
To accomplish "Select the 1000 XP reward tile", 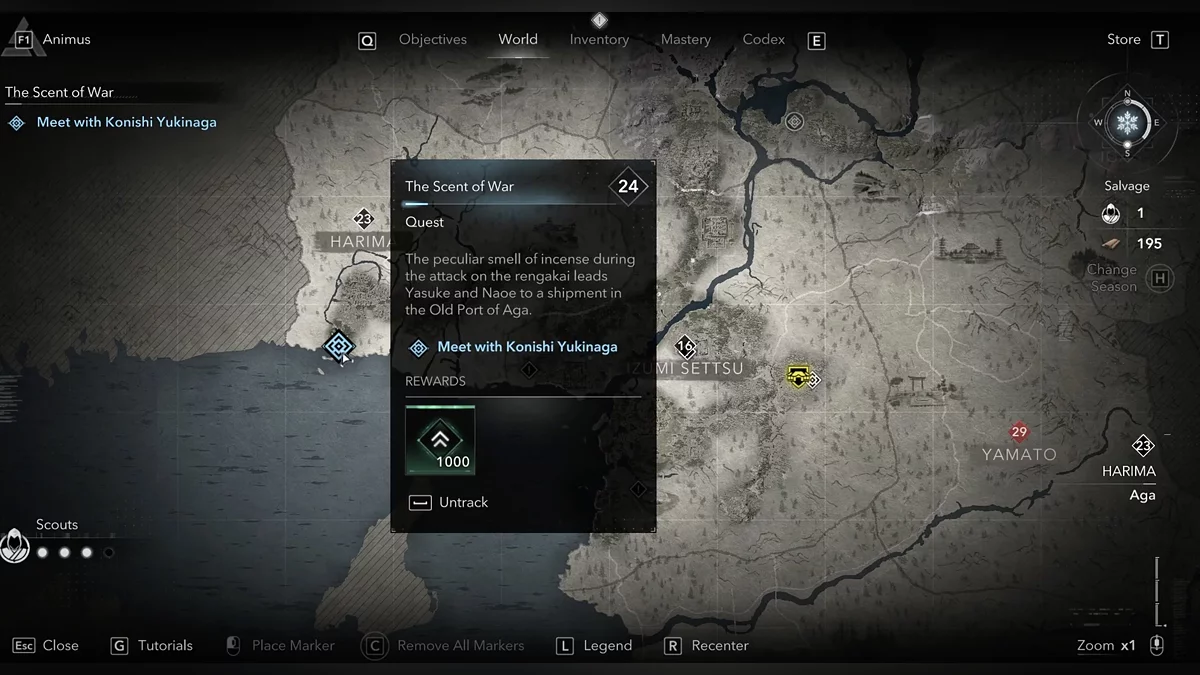I will pyautogui.click(x=440, y=440).
